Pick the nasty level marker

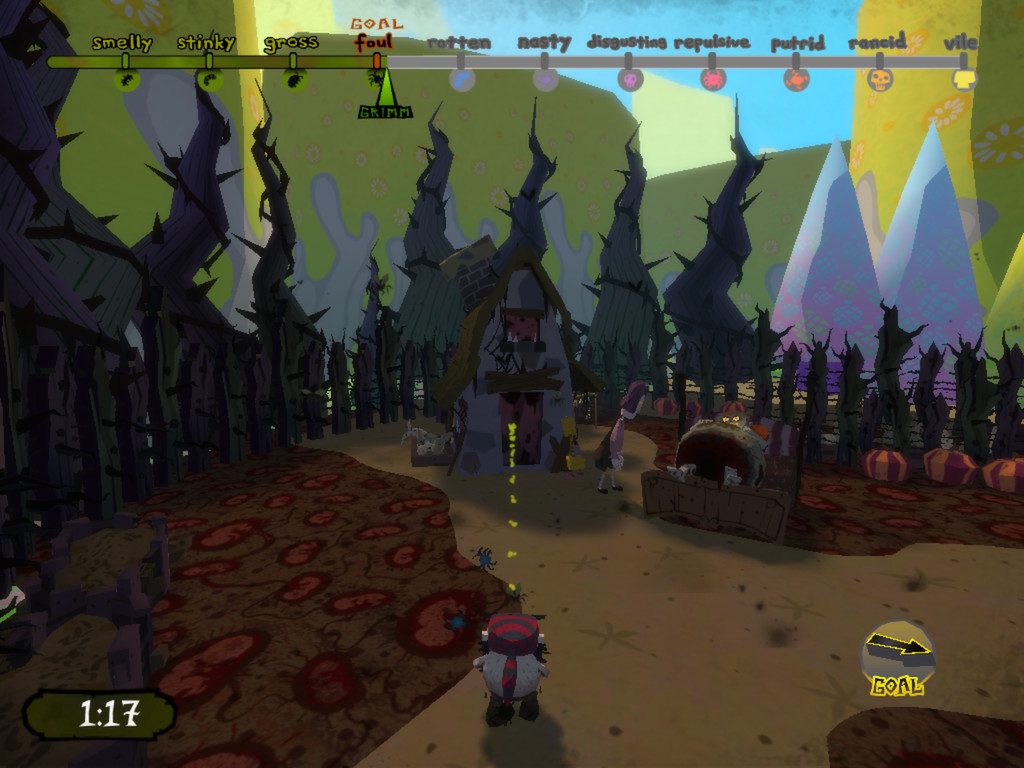(x=545, y=78)
